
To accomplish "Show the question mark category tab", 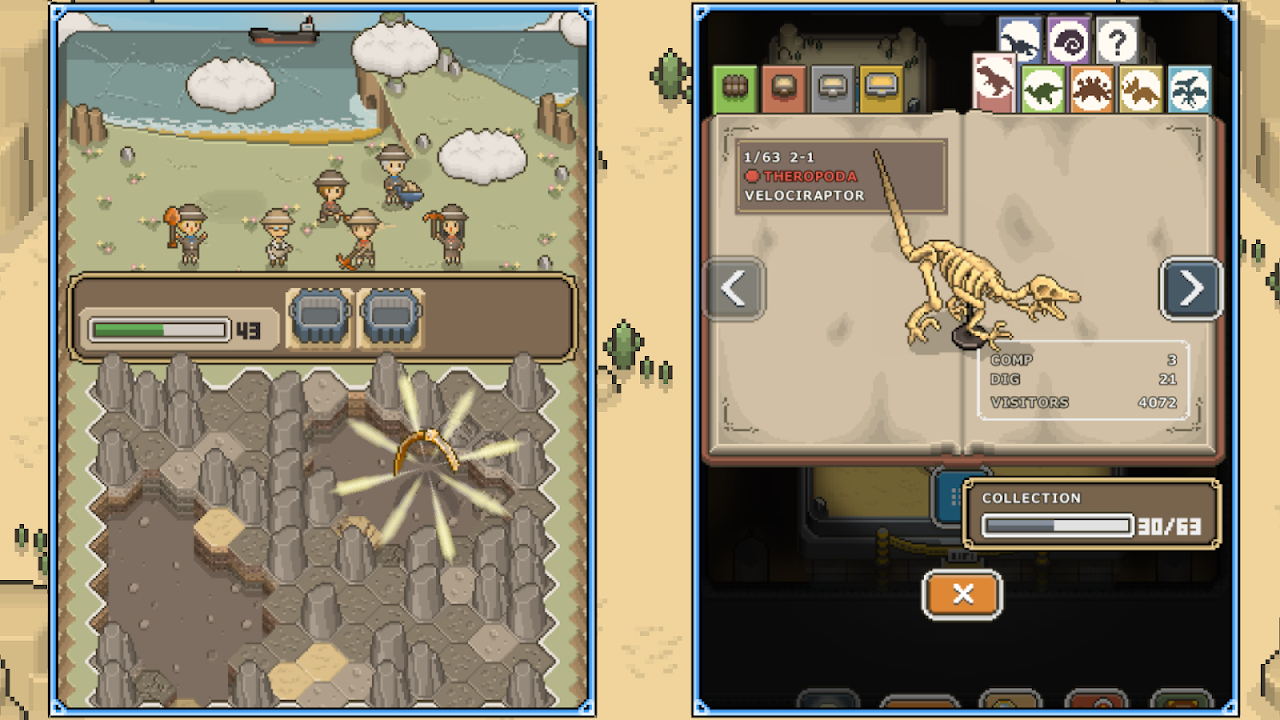I will 1117,41.
